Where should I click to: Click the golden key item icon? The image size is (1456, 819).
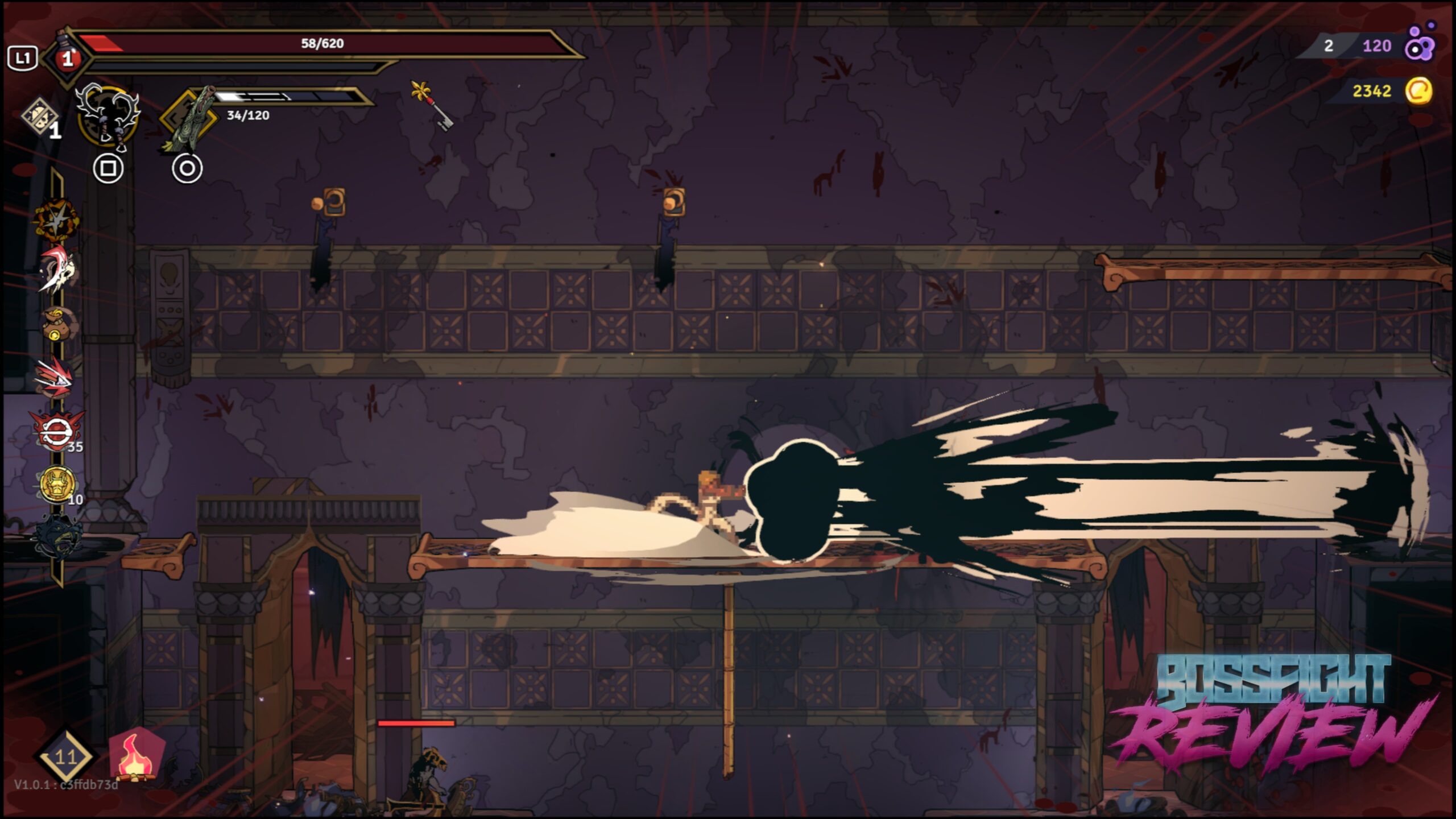(432, 105)
